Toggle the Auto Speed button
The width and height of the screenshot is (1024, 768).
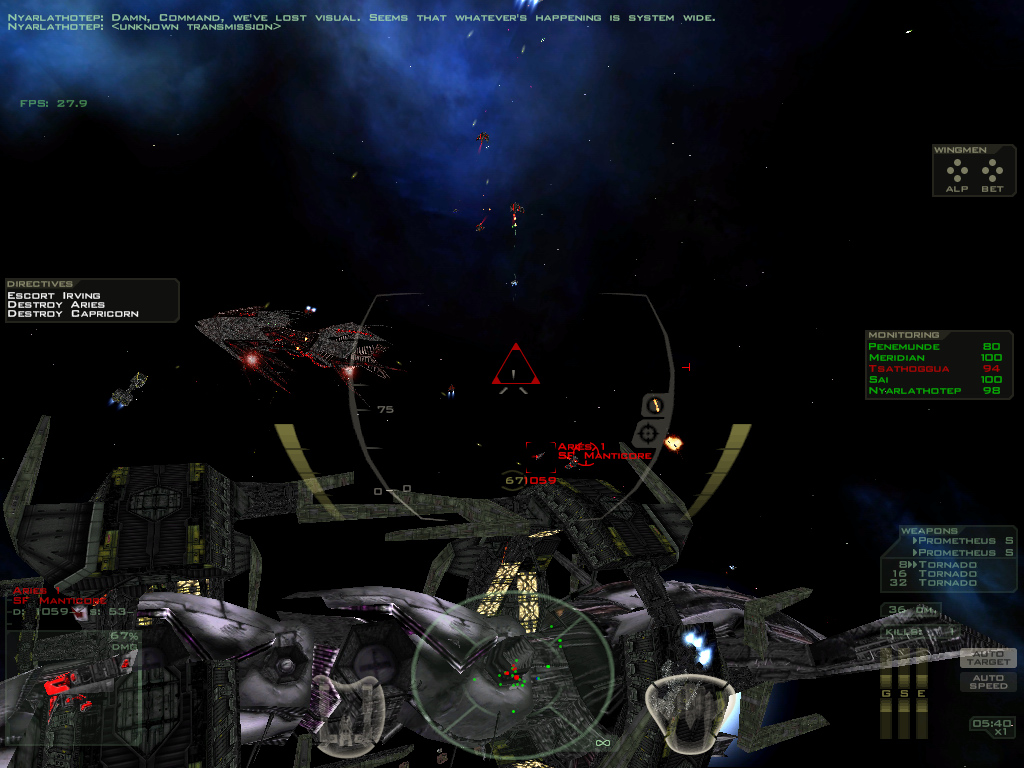tap(988, 681)
